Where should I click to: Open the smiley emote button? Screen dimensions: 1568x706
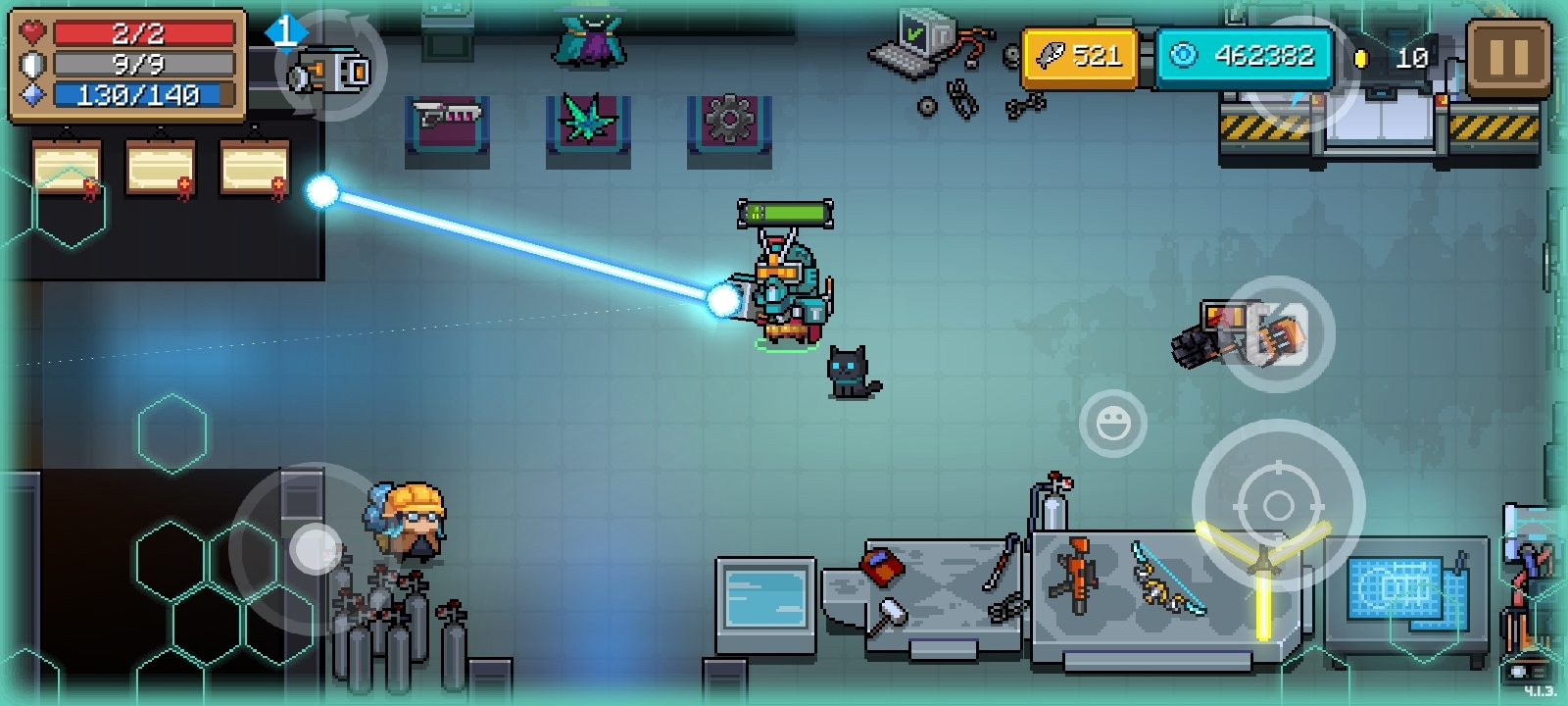pyautogui.click(x=1112, y=424)
